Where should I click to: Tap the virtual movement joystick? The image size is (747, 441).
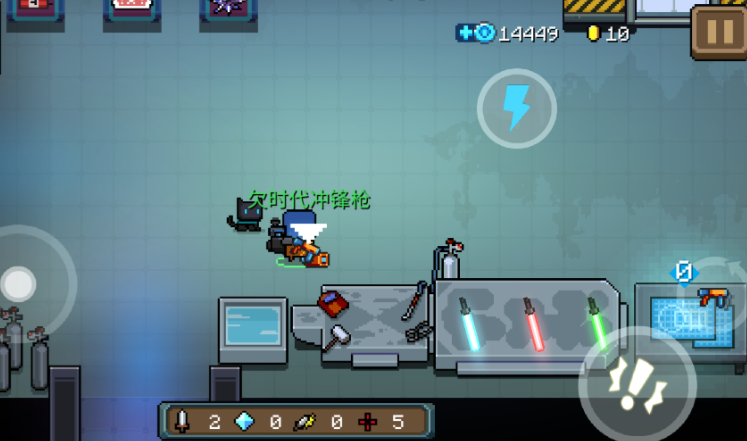click(x=20, y=285)
